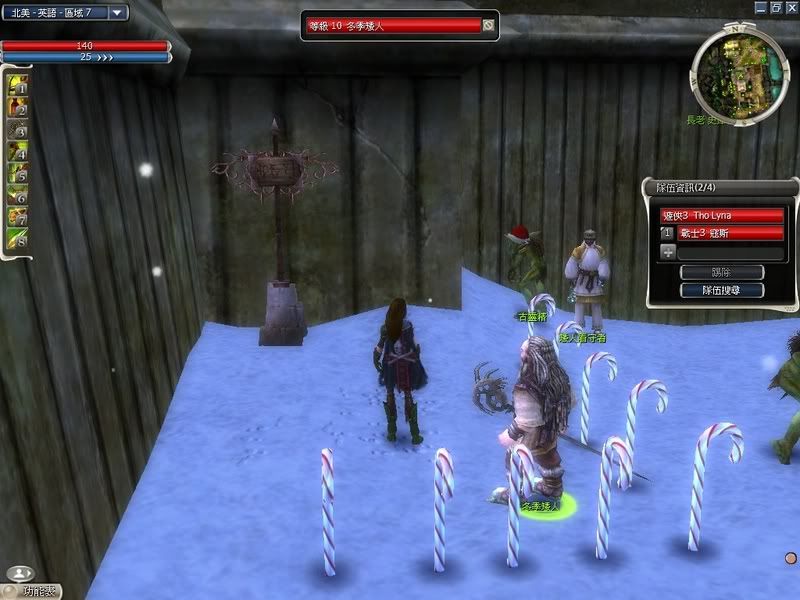The height and width of the screenshot is (600, 800).
Task: Click the 踢除 (kick) button
Action: click(721, 272)
